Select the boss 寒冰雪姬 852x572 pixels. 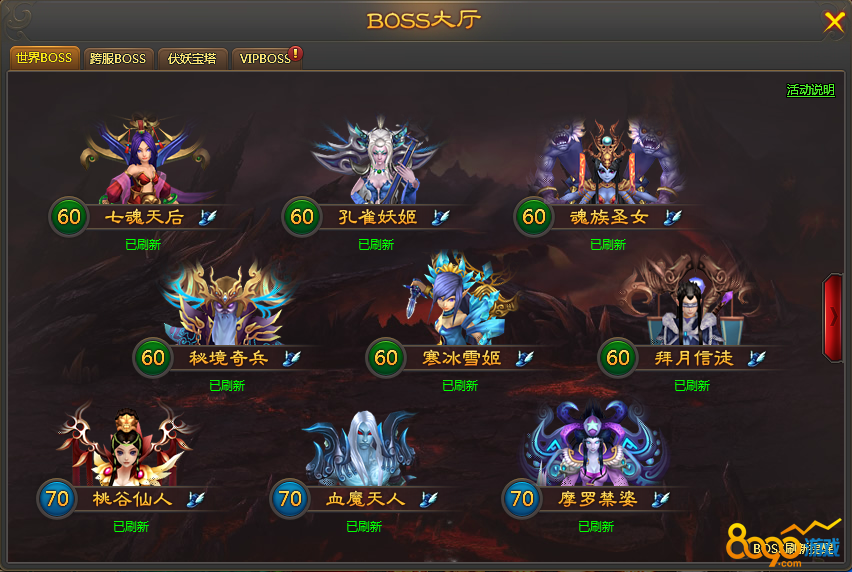(461, 302)
